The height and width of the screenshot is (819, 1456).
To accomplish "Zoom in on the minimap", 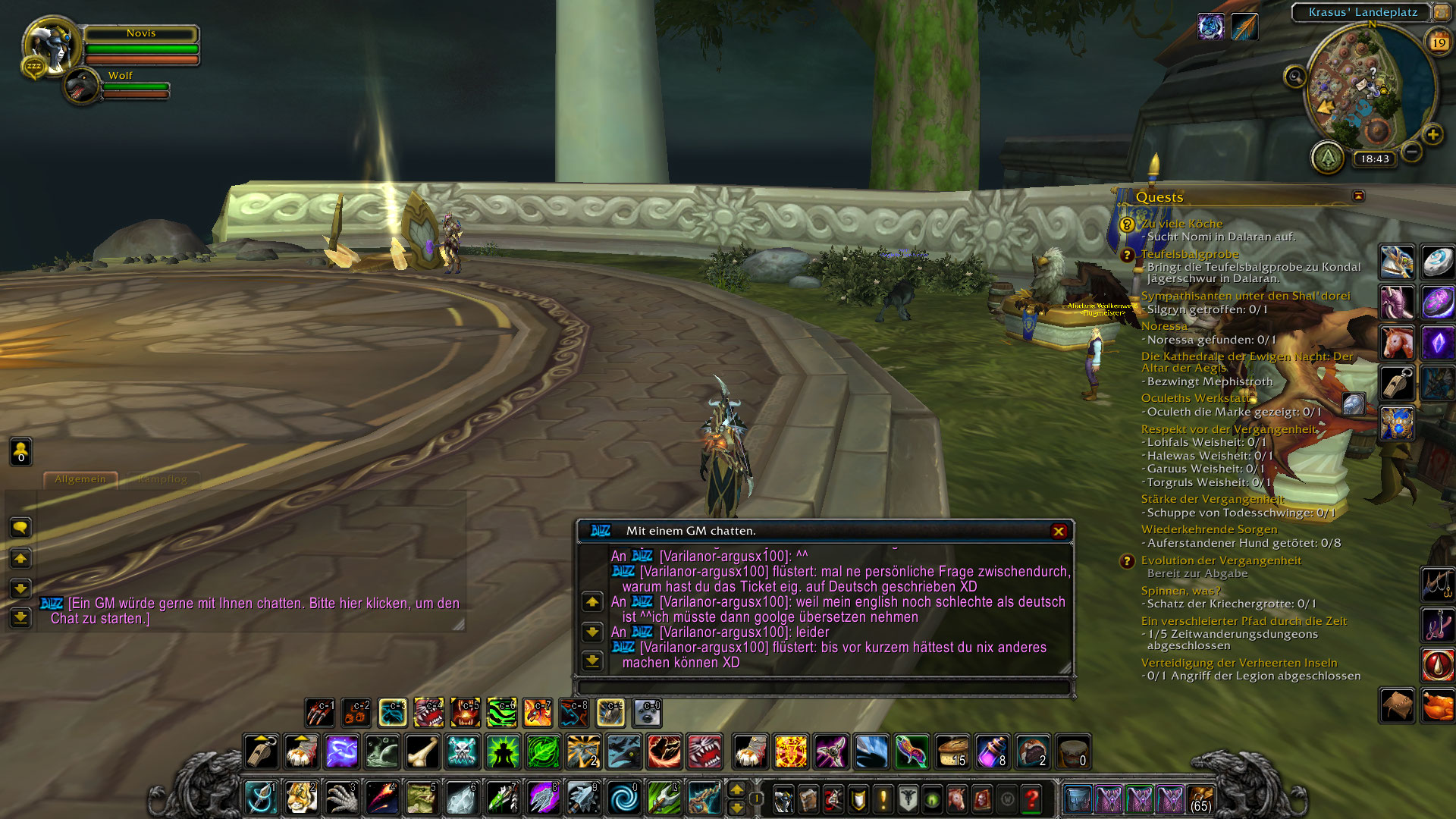I will point(1432,135).
